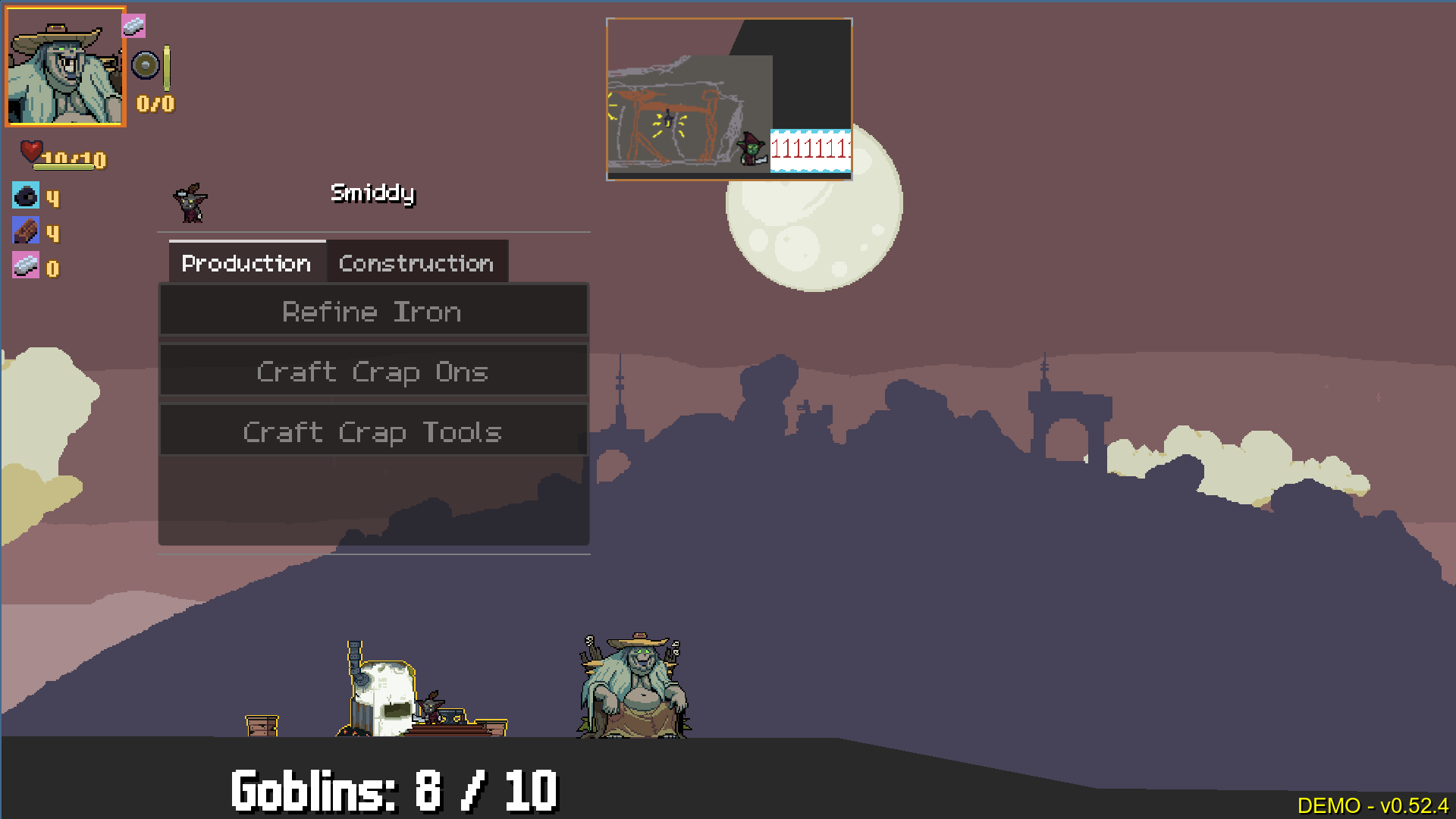
Task: Click the wooden planks resource icon
Action: 27,231
